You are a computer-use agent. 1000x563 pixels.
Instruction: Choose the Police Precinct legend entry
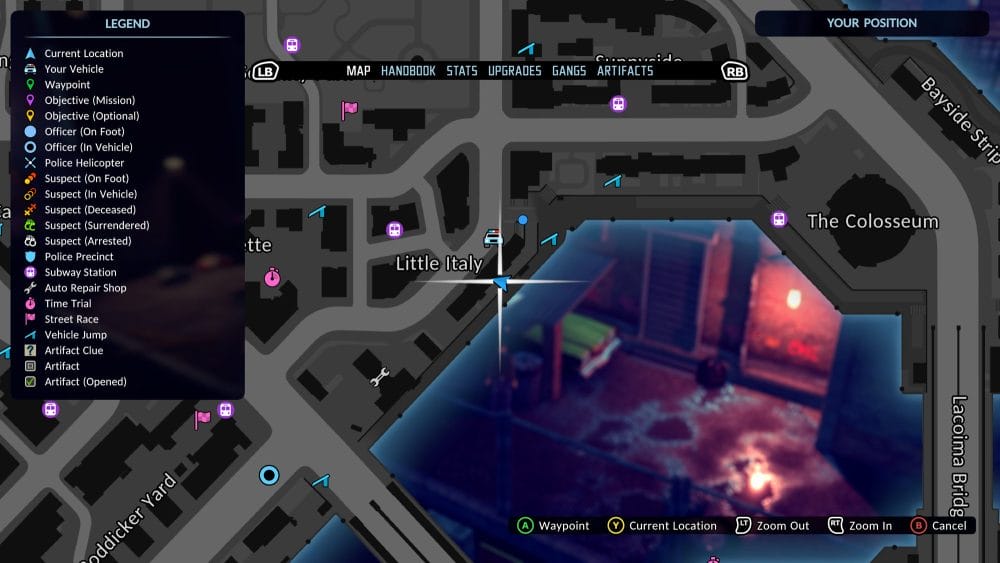pyautogui.click(x=79, y=257)
